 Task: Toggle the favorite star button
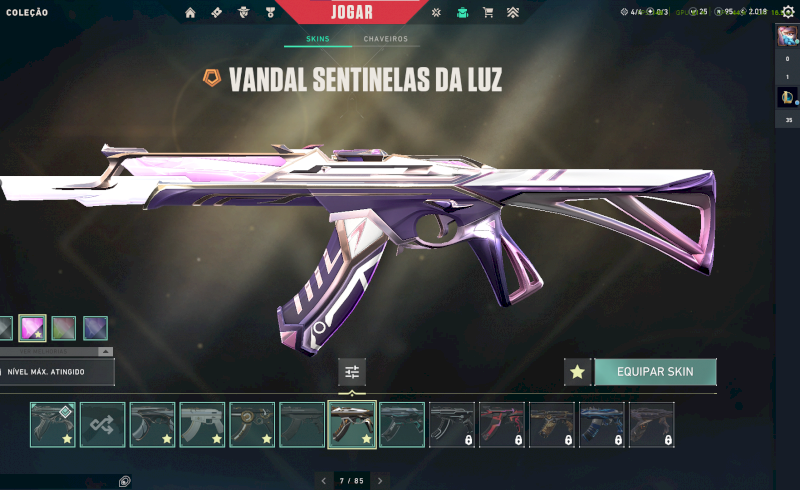click(577, 372)
